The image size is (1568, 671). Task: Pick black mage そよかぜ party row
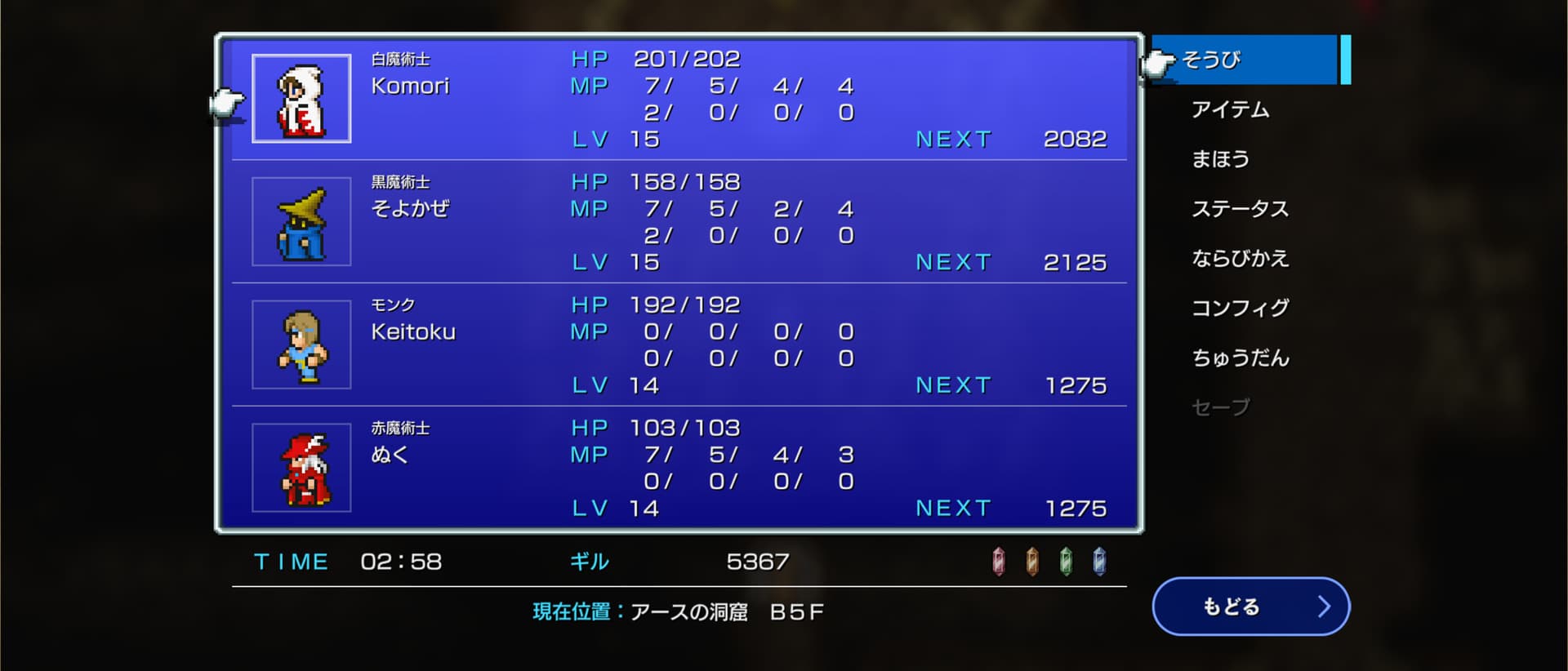pos(678,221)
